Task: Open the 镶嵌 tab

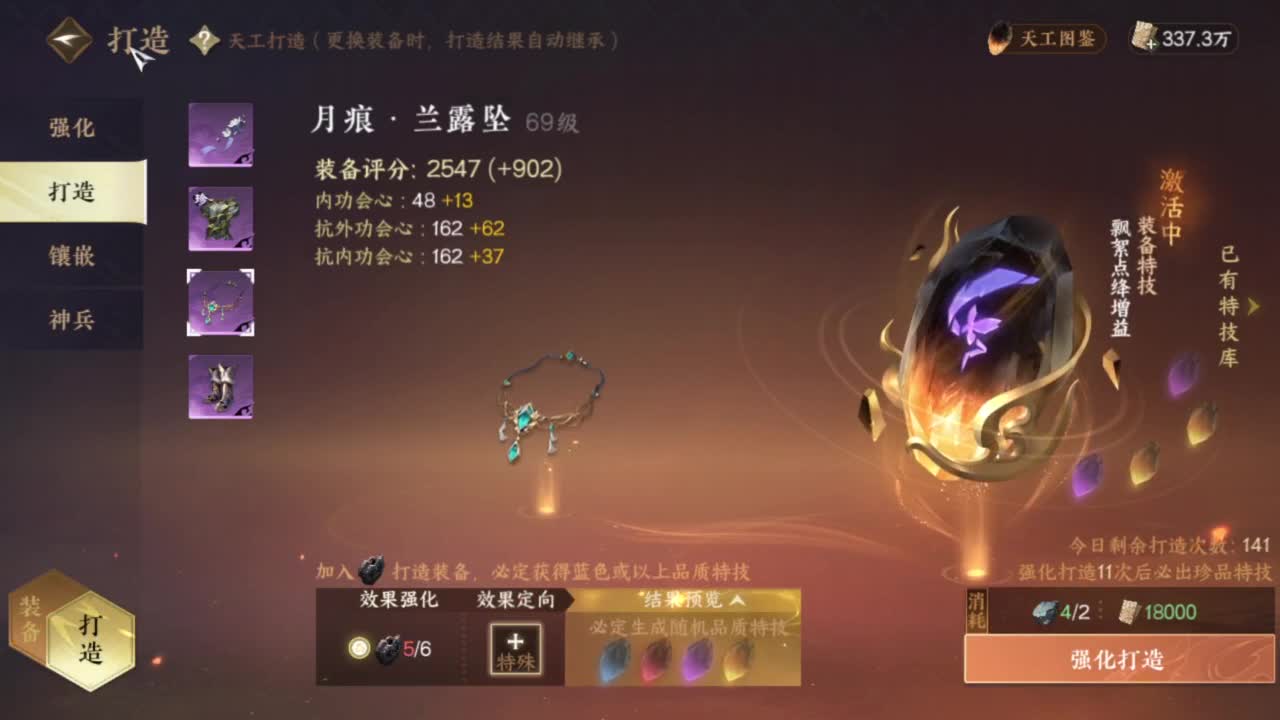Action: tap(71, 256)
